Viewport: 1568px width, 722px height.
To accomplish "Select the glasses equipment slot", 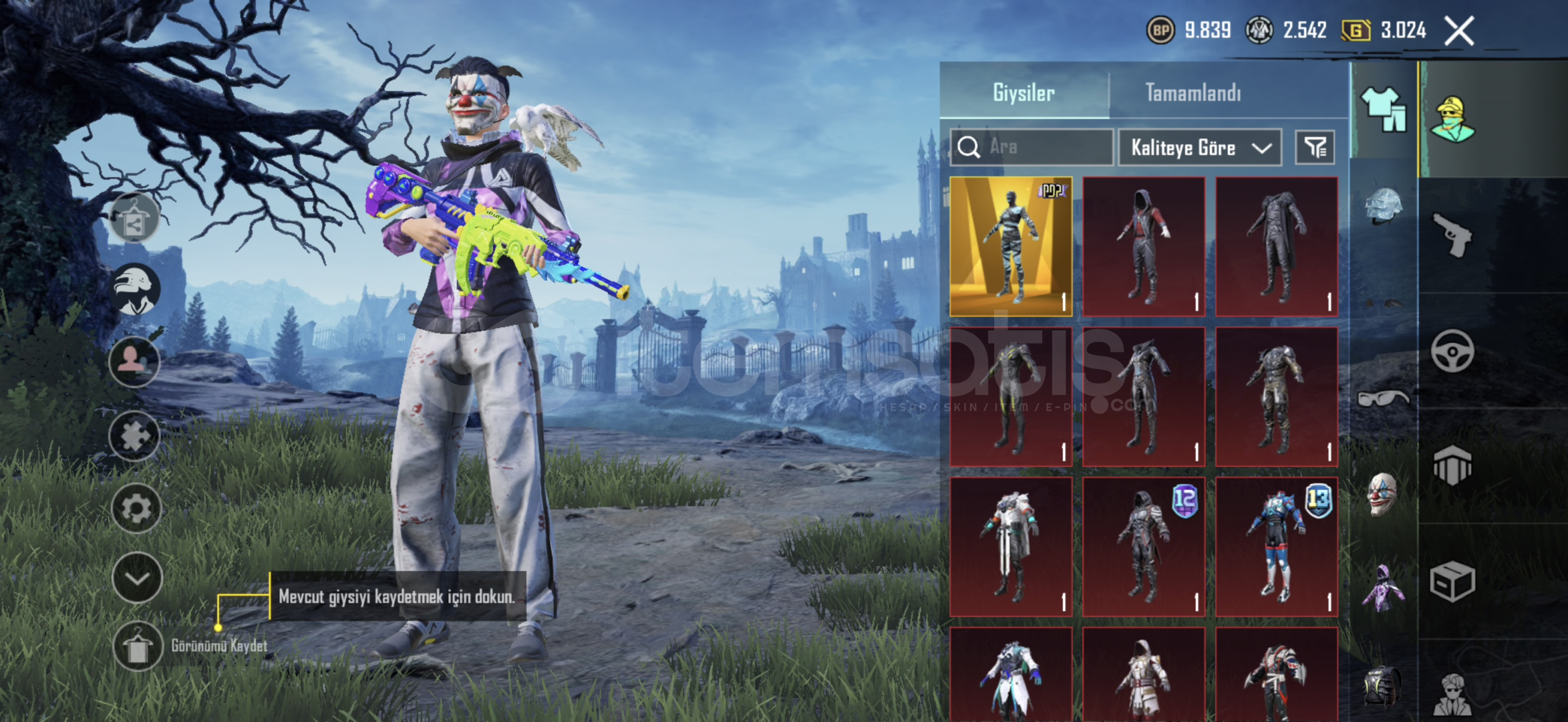I will click(1382, 399).
